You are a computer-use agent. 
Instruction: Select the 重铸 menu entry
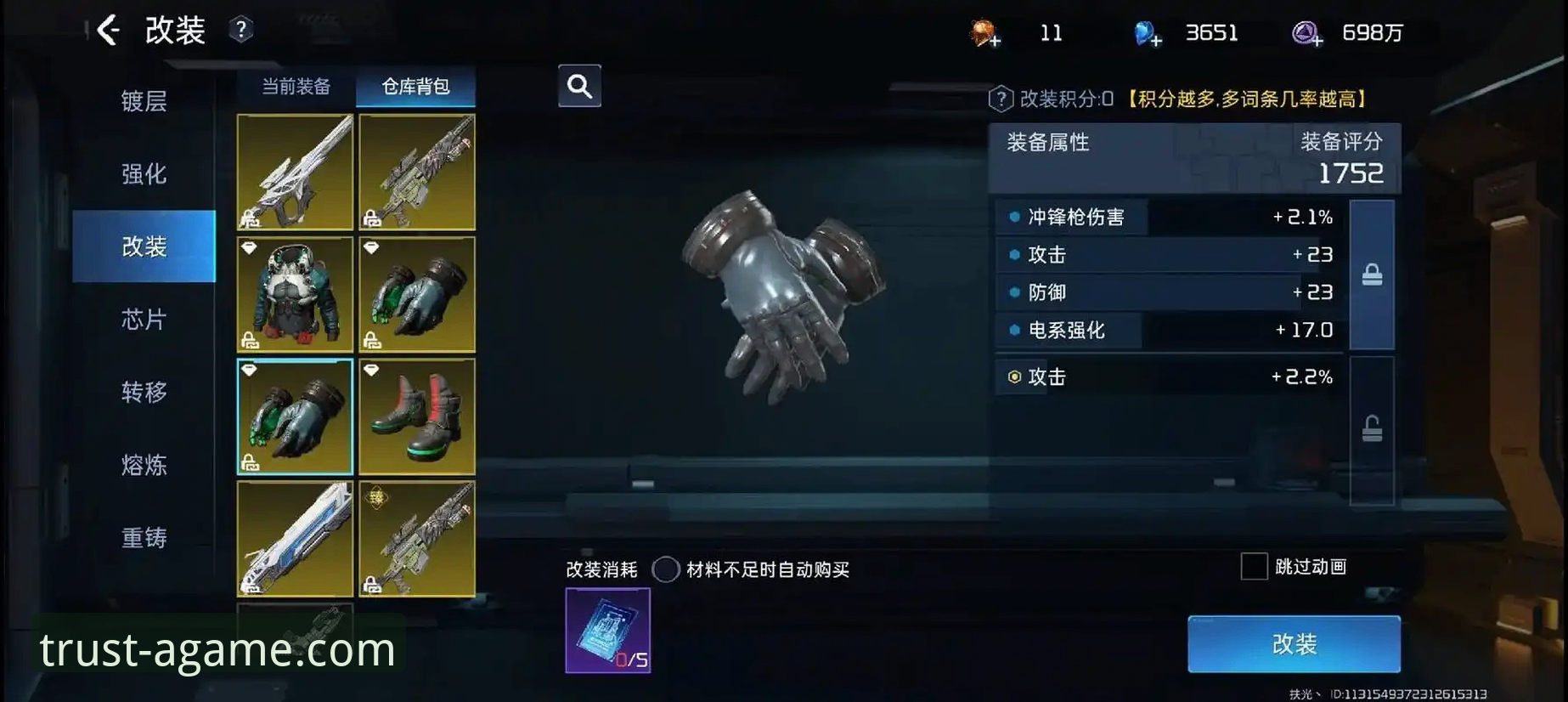[x=144, y=538]
